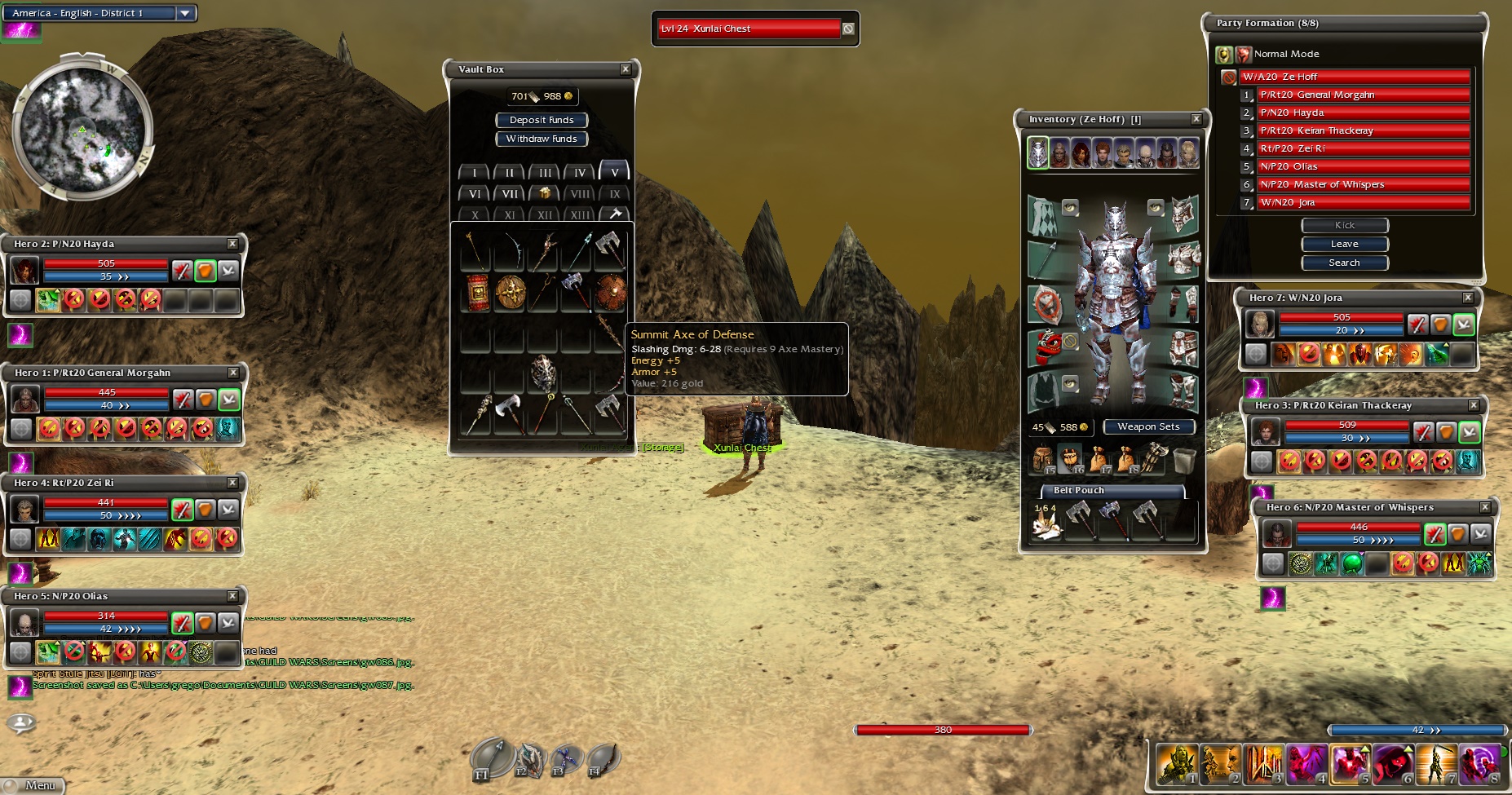Close the Inventory window
1512x795 pixels.
tap(1196, 119)
